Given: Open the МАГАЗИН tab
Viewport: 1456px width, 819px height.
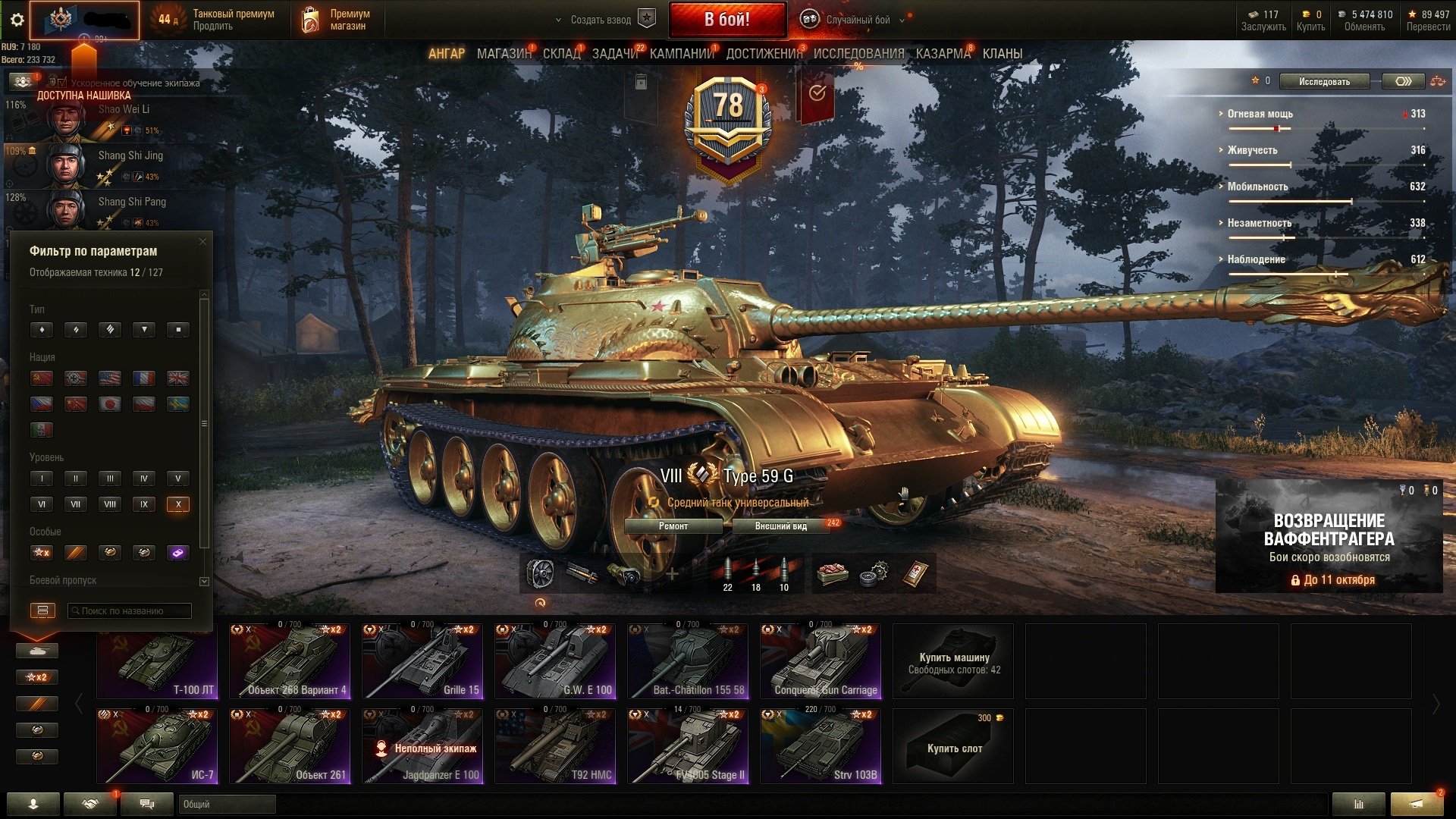Looking at the screenshot, I should [504, 54].
